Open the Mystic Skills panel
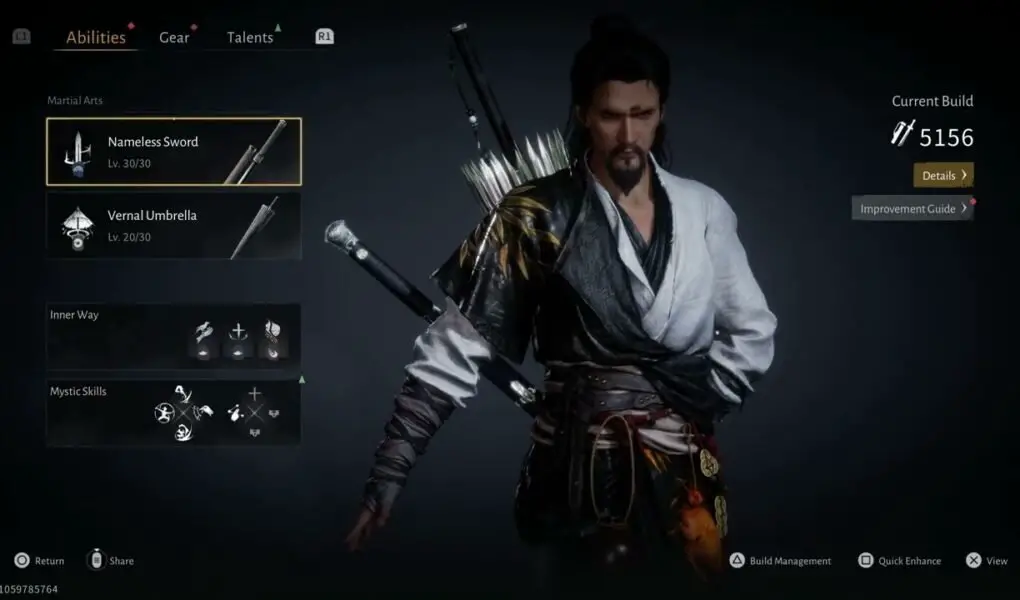 [173, 411]
